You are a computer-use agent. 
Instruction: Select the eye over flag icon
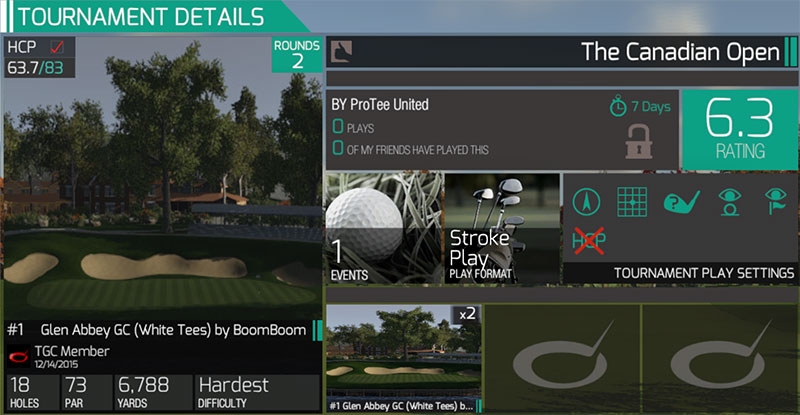click(774, 202)
